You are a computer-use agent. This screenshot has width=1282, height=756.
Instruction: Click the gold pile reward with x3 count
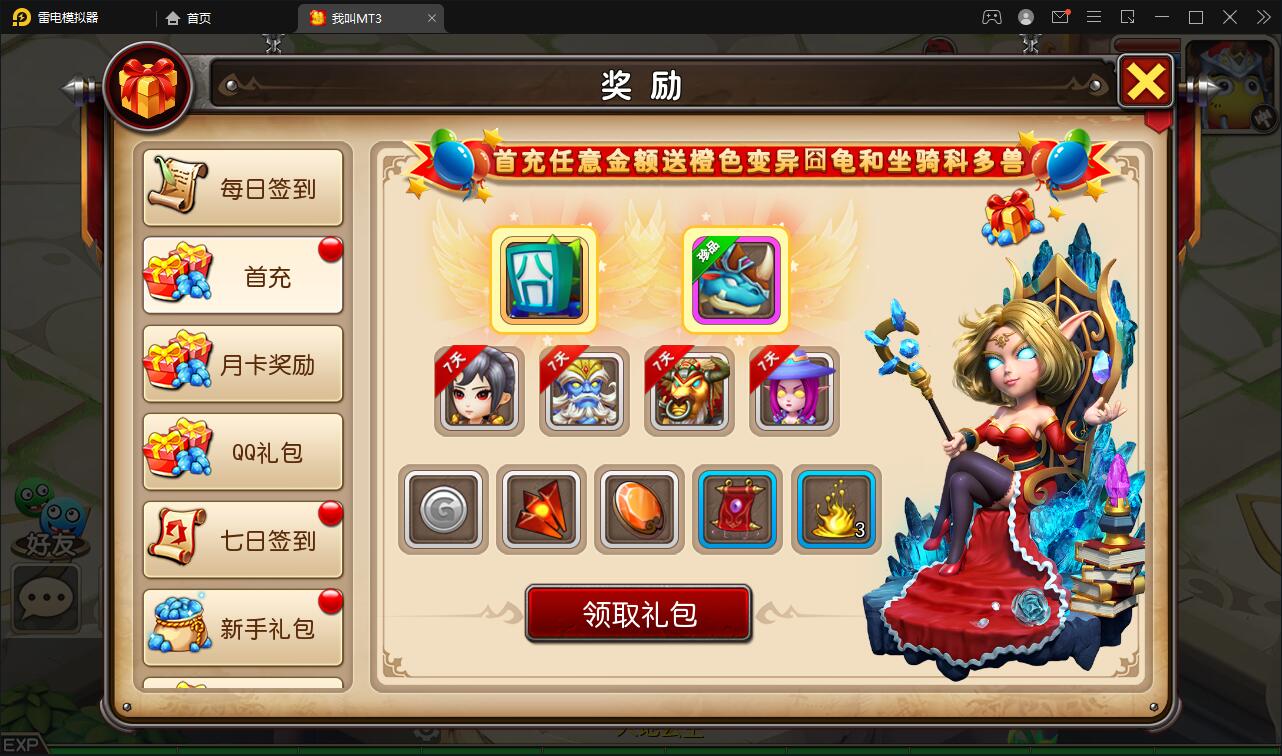pos(835,510)
